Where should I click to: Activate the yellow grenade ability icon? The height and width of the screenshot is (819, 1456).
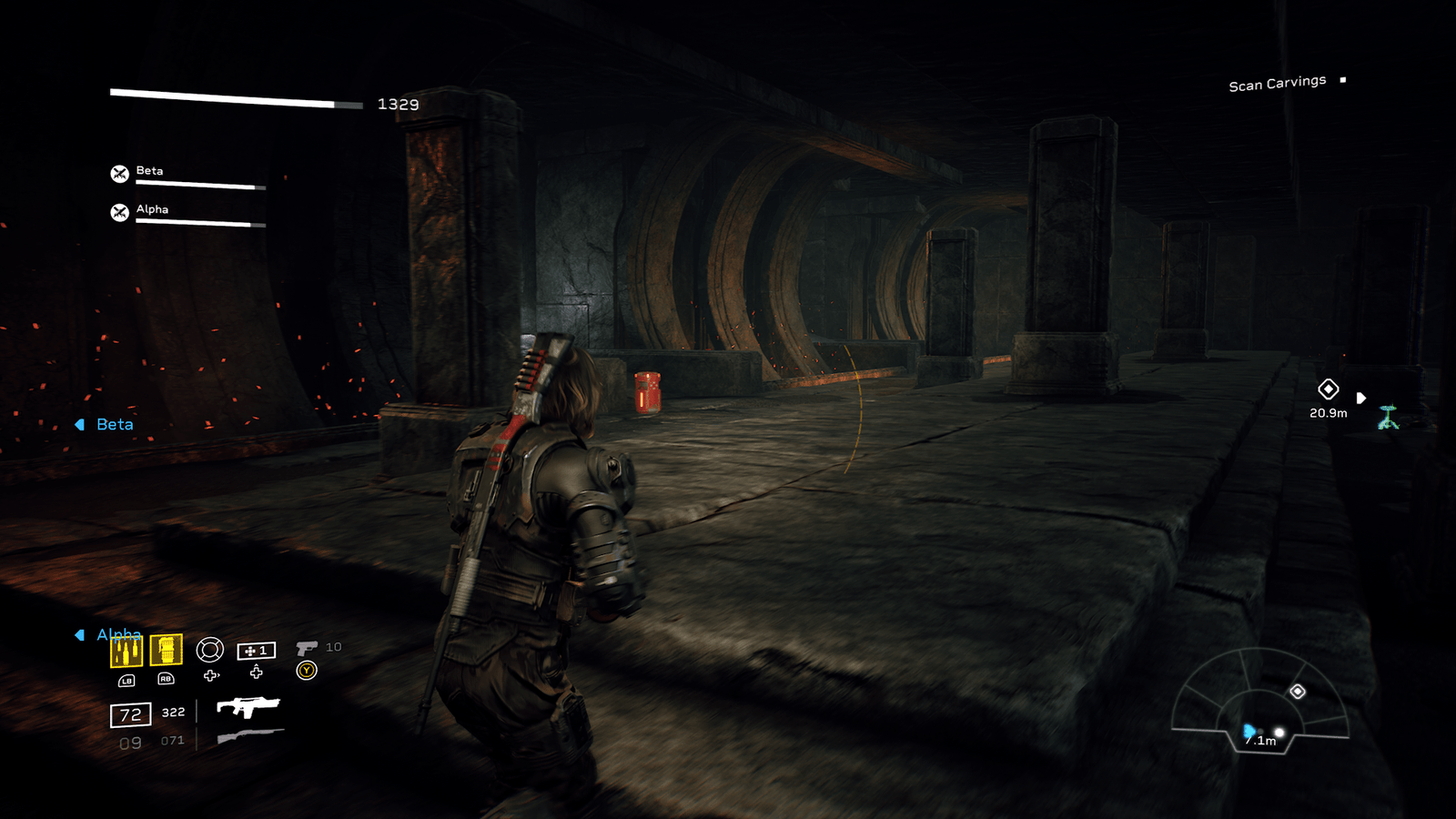click(x=166, y=650)
